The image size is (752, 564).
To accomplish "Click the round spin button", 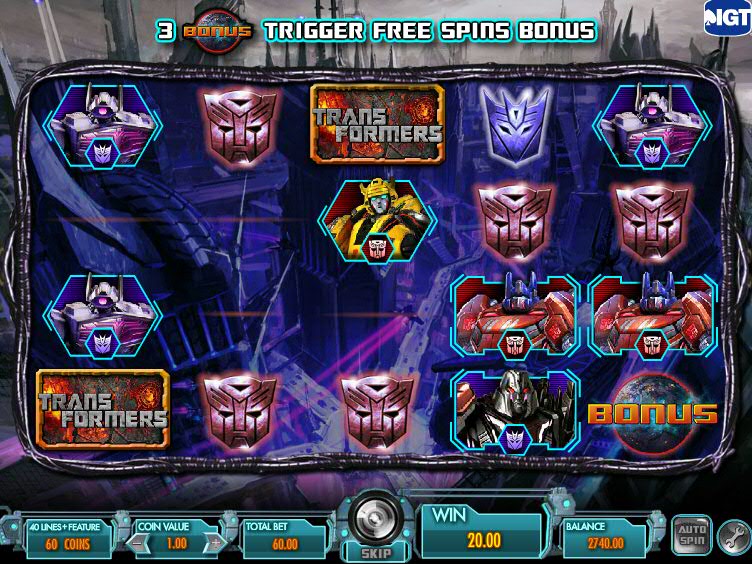I will pos(374,515).
